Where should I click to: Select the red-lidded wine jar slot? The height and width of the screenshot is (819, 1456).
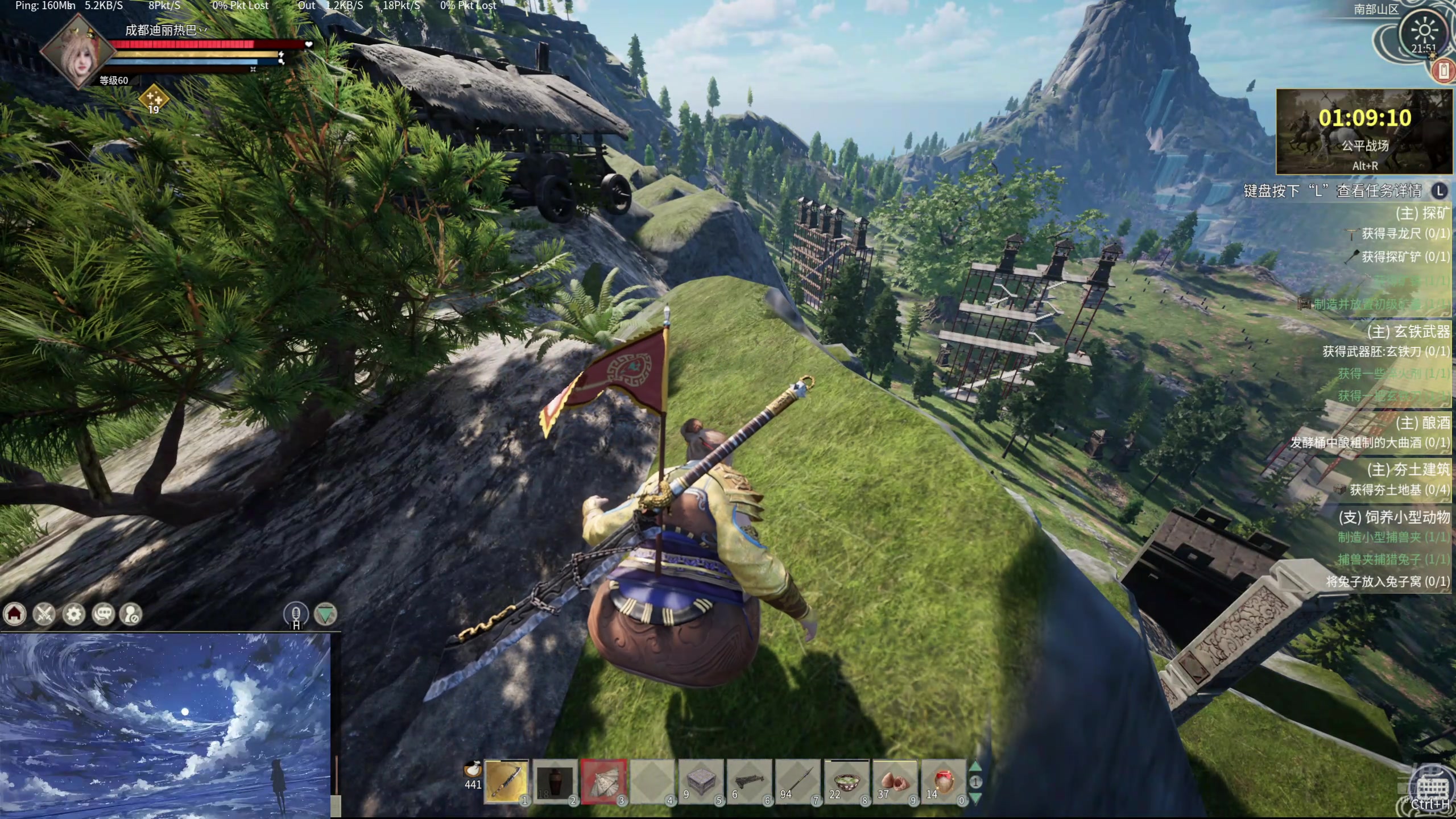click(943, 781)
